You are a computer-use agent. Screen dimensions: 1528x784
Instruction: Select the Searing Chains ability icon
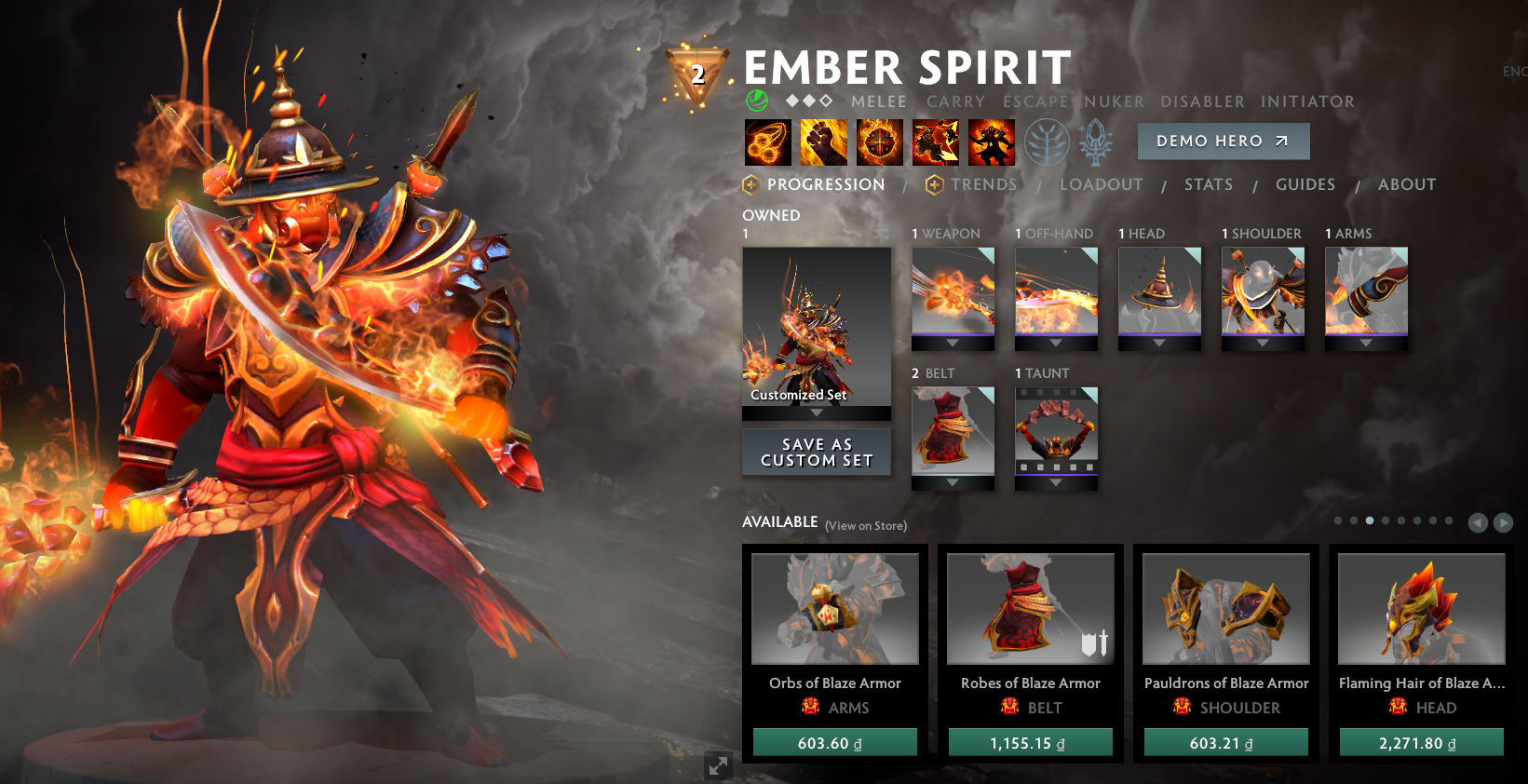(x=766, y=142)
